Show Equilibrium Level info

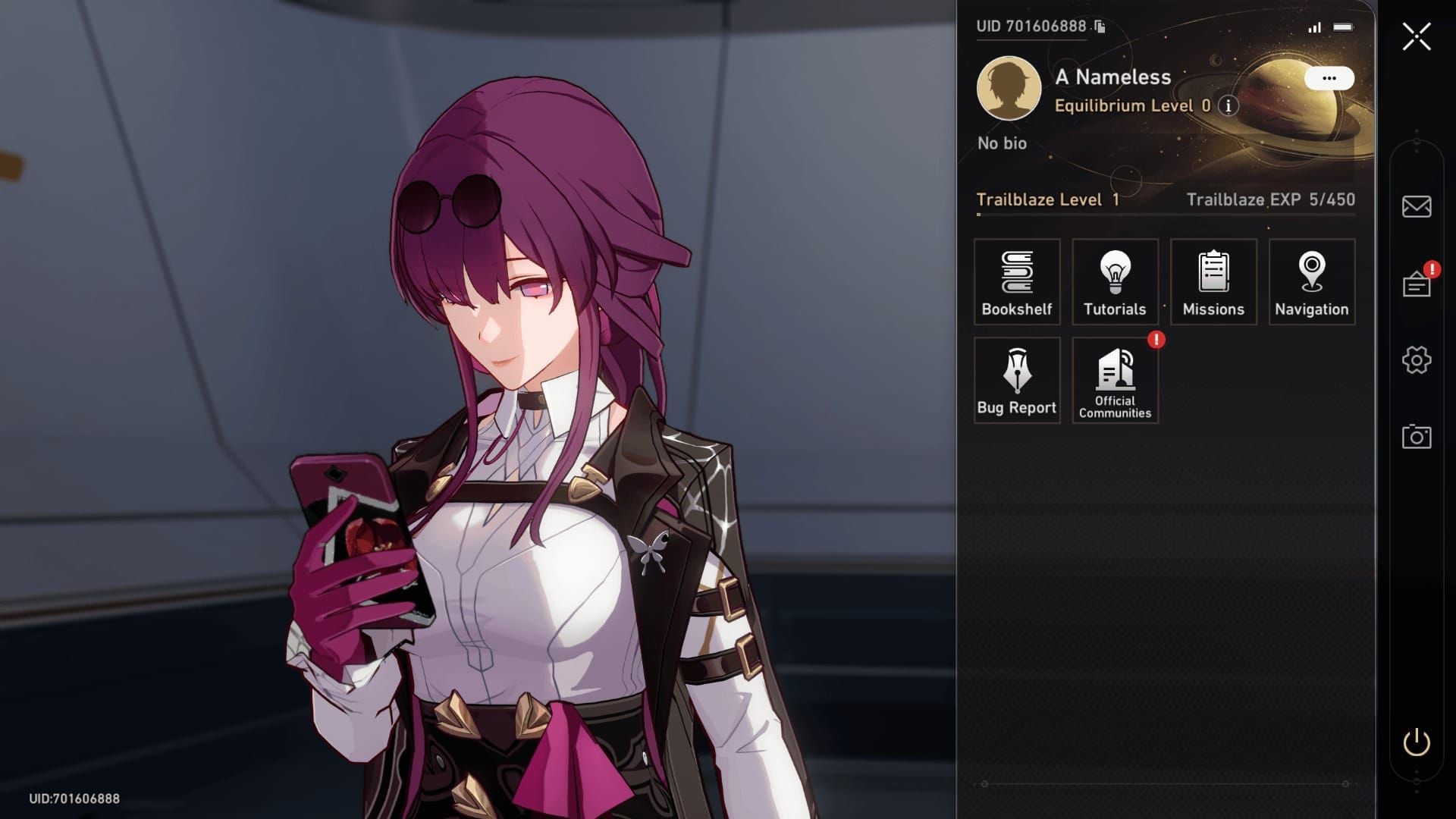coord(1228,106)
